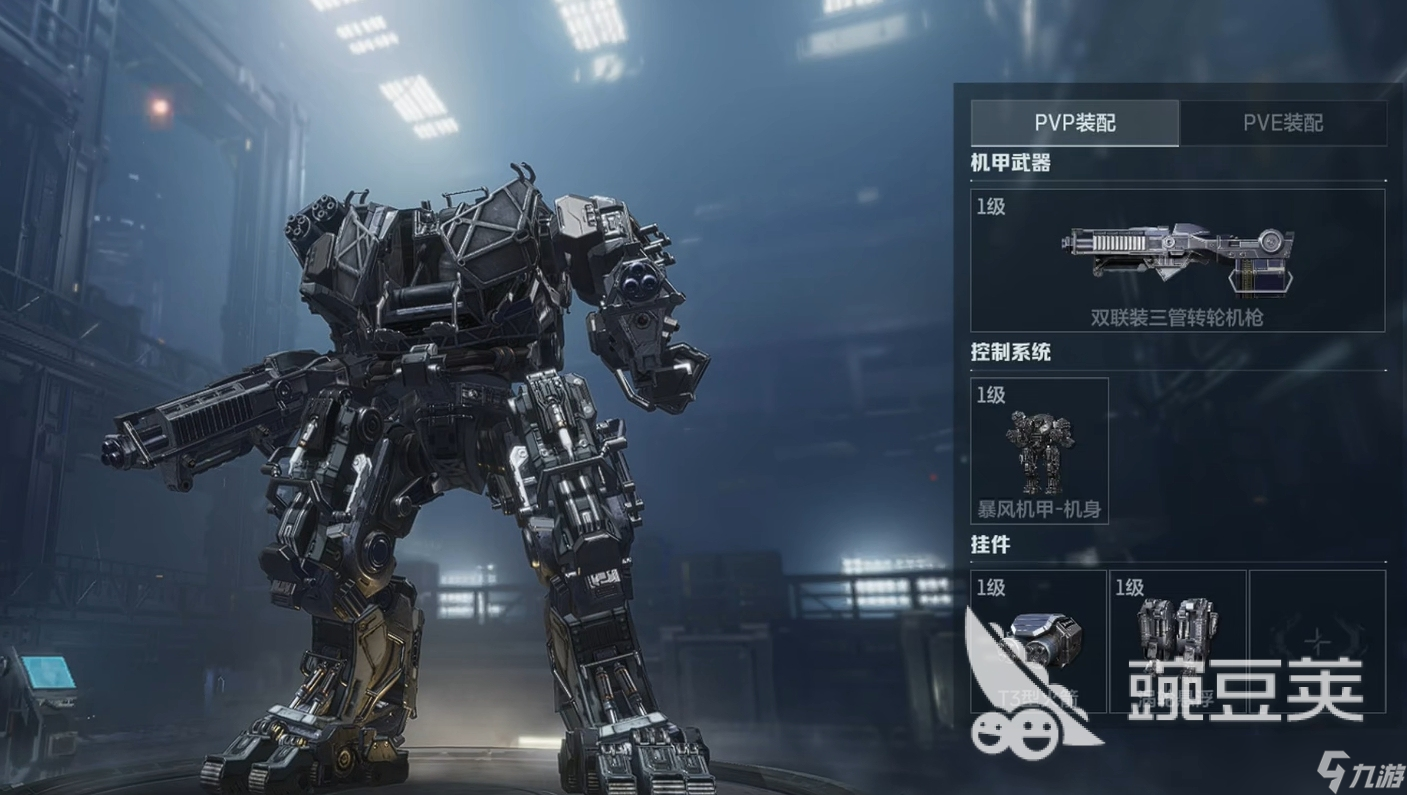Screen dimensions: 1407x795
Task: Pick the twin armor plates attachment slot
Action: [x=1178, y=641]
